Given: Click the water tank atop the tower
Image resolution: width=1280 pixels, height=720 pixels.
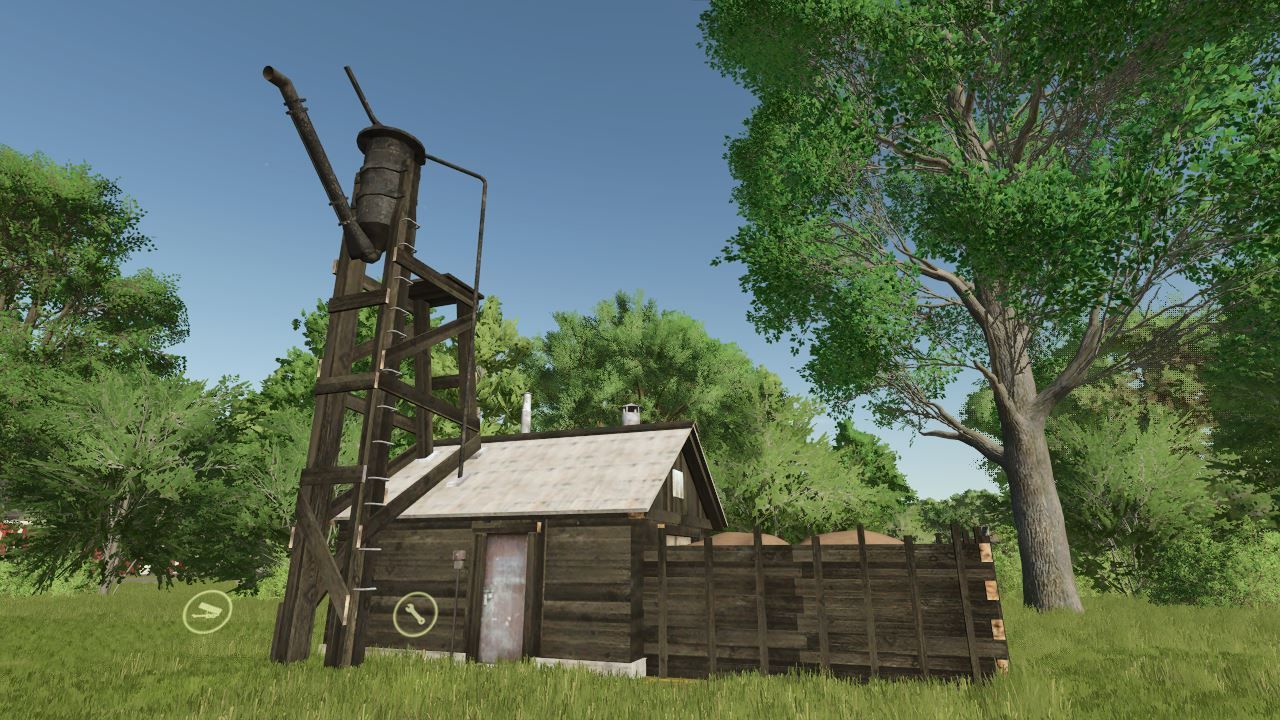Looking at the screenshot, I should pyautogui.click(x=385, y=180).
